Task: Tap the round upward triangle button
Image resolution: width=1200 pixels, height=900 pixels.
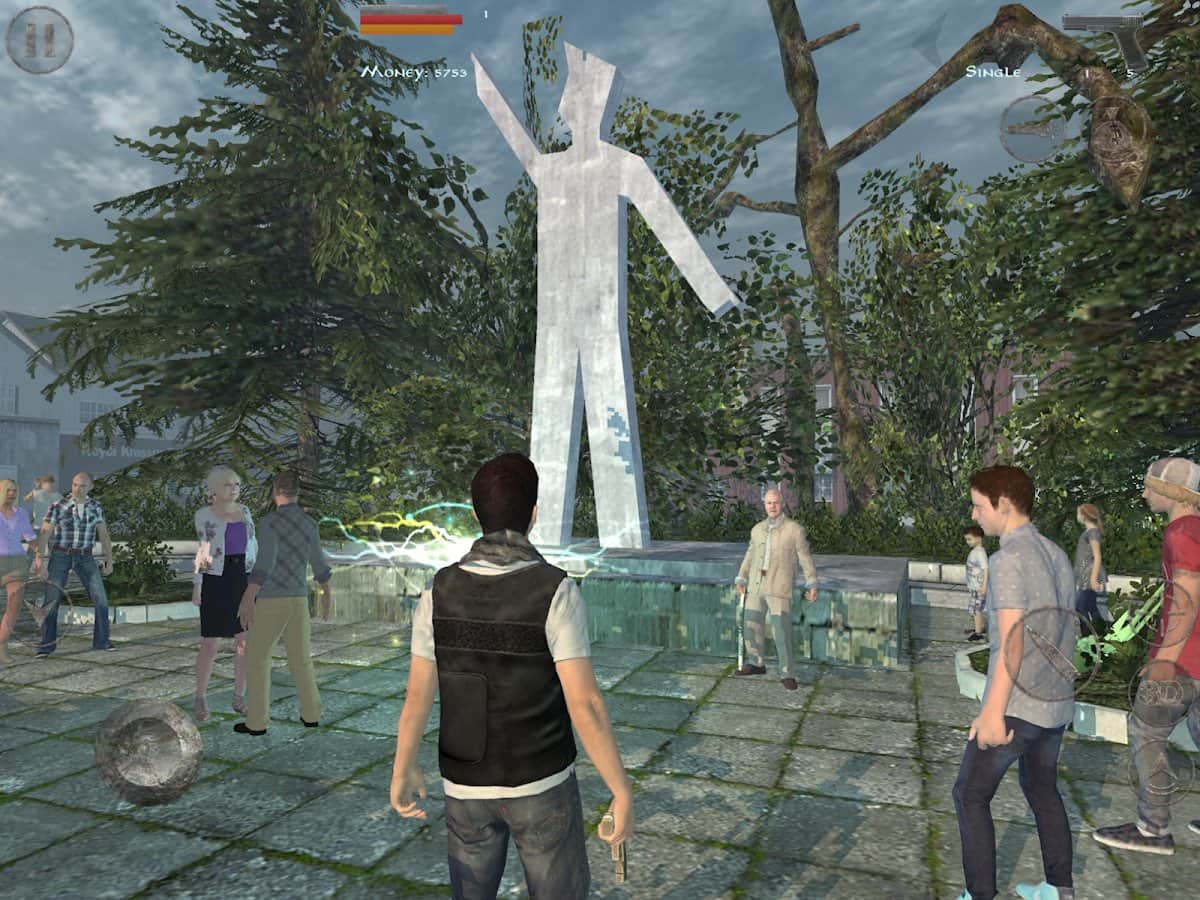Action: (1162, 770)
